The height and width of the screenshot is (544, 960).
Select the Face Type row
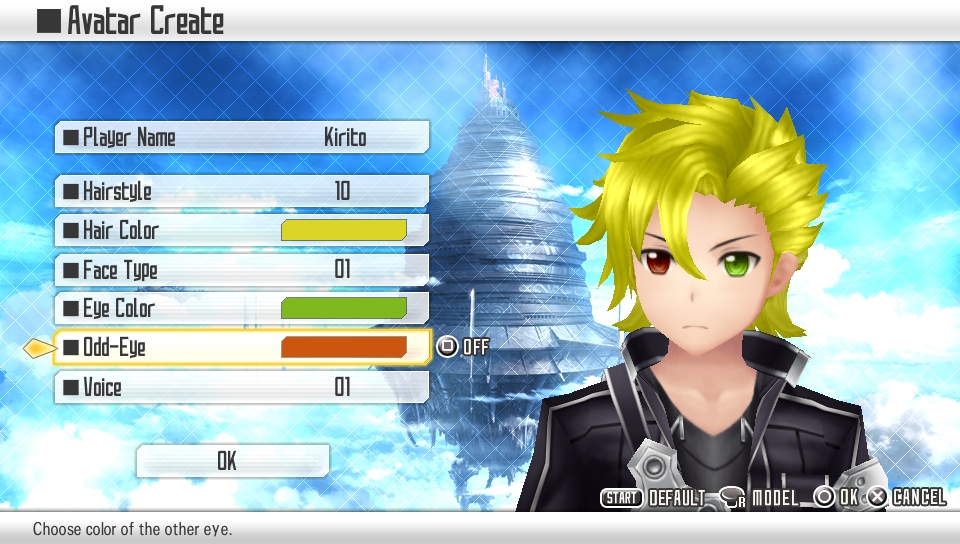(242, 269)
